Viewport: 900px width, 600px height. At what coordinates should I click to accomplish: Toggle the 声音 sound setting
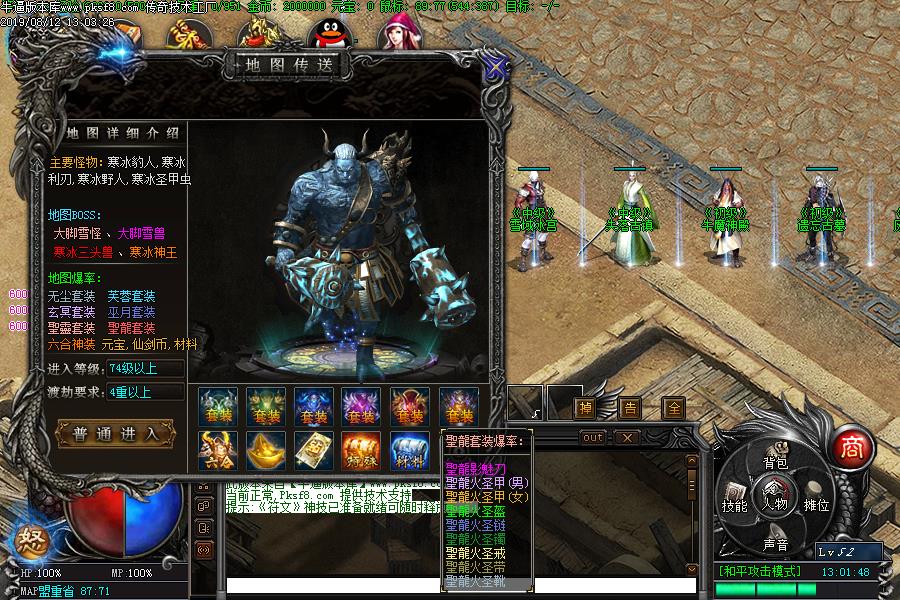(775, 544)
